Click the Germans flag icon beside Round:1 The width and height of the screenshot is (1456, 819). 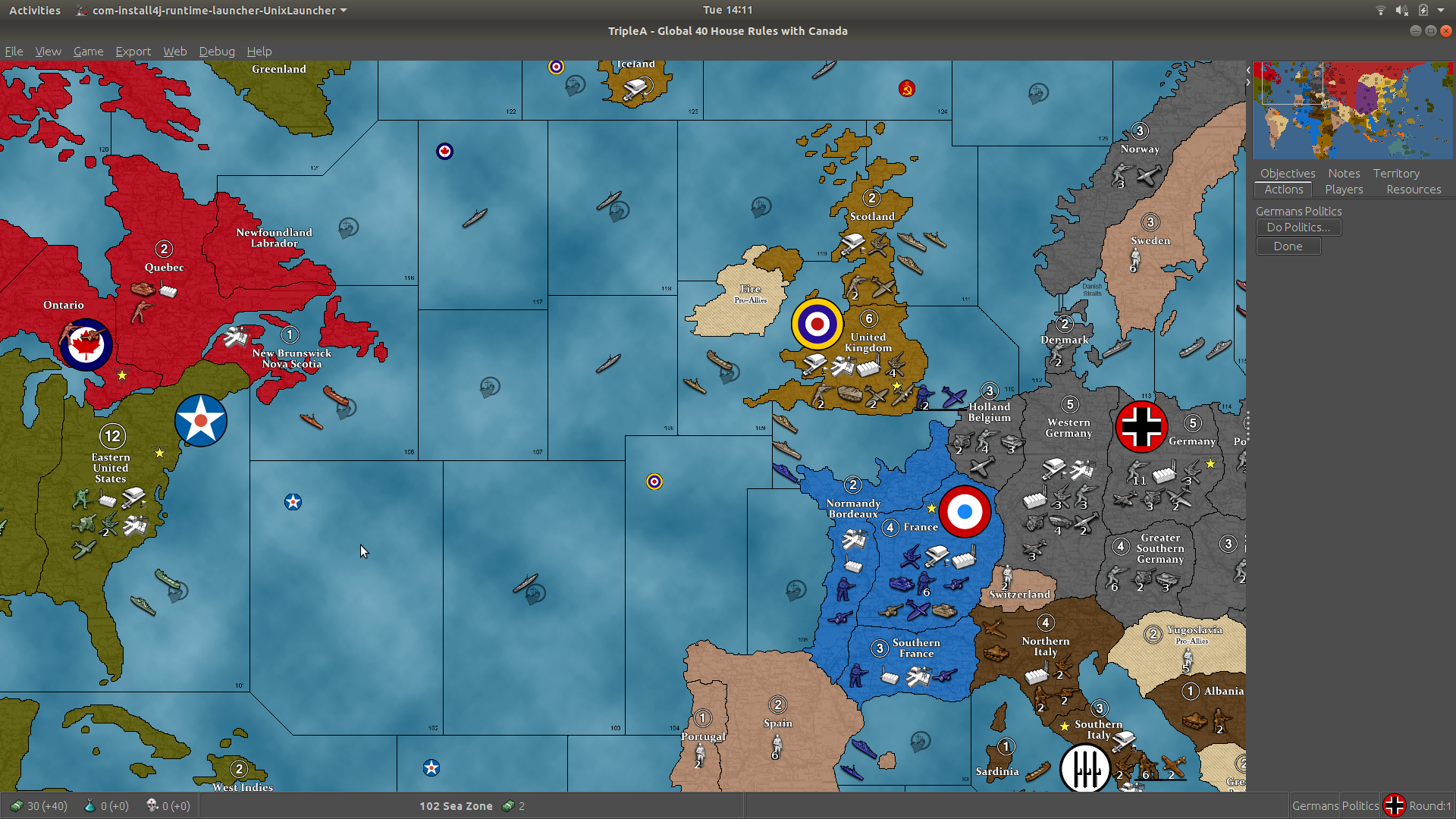1395,805
